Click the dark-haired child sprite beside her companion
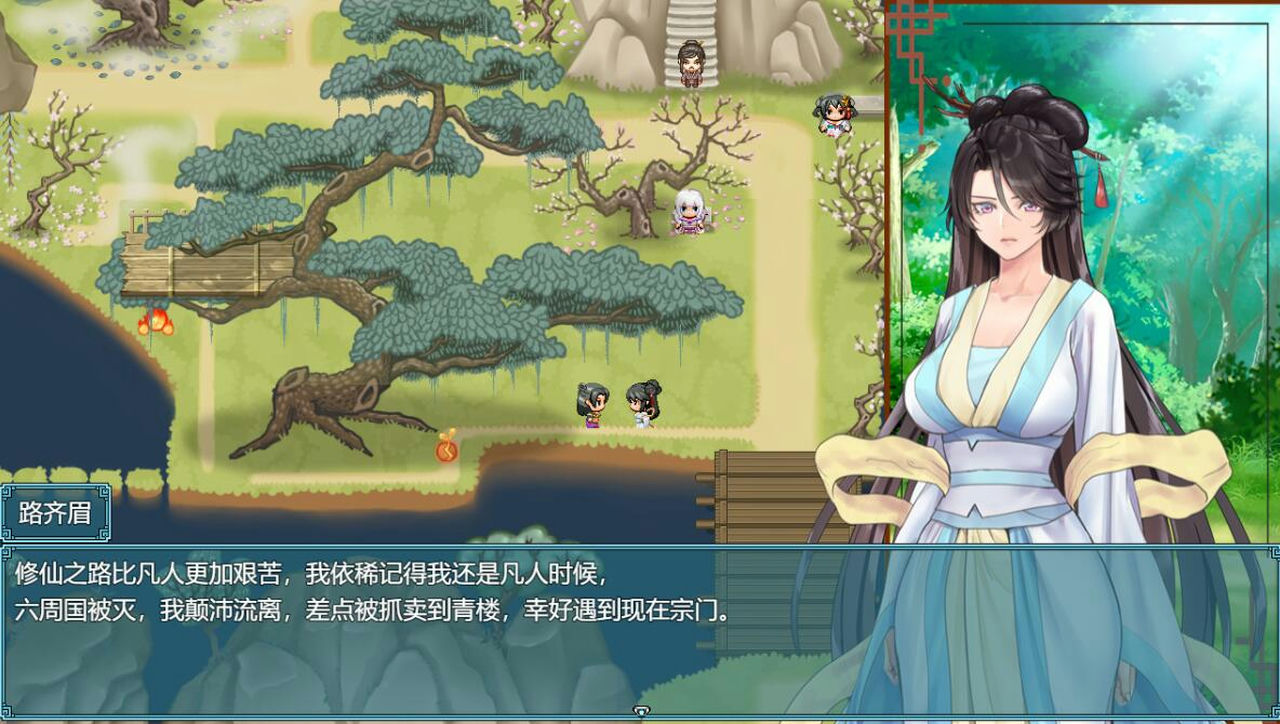1280x724 pixels. (x=643, y=404)
